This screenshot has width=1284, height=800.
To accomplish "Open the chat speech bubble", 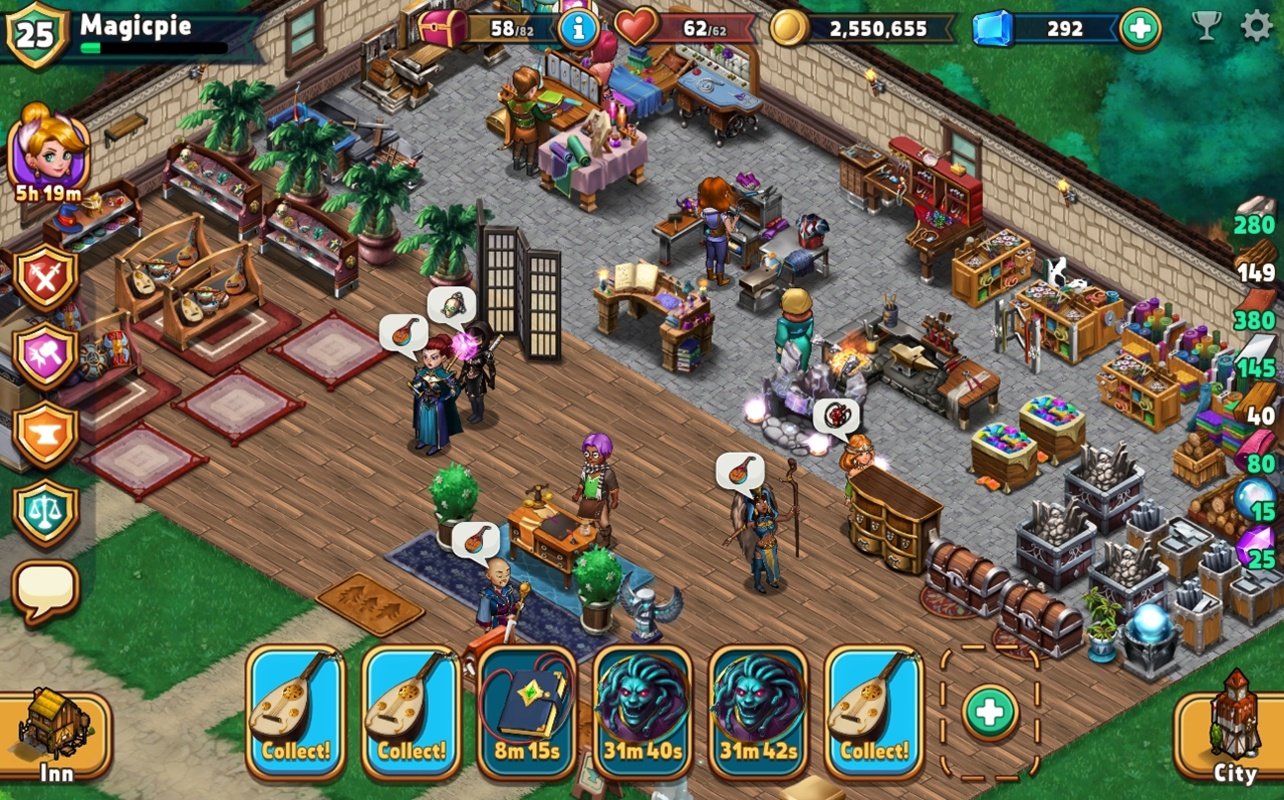I will (x=45, y=590).
